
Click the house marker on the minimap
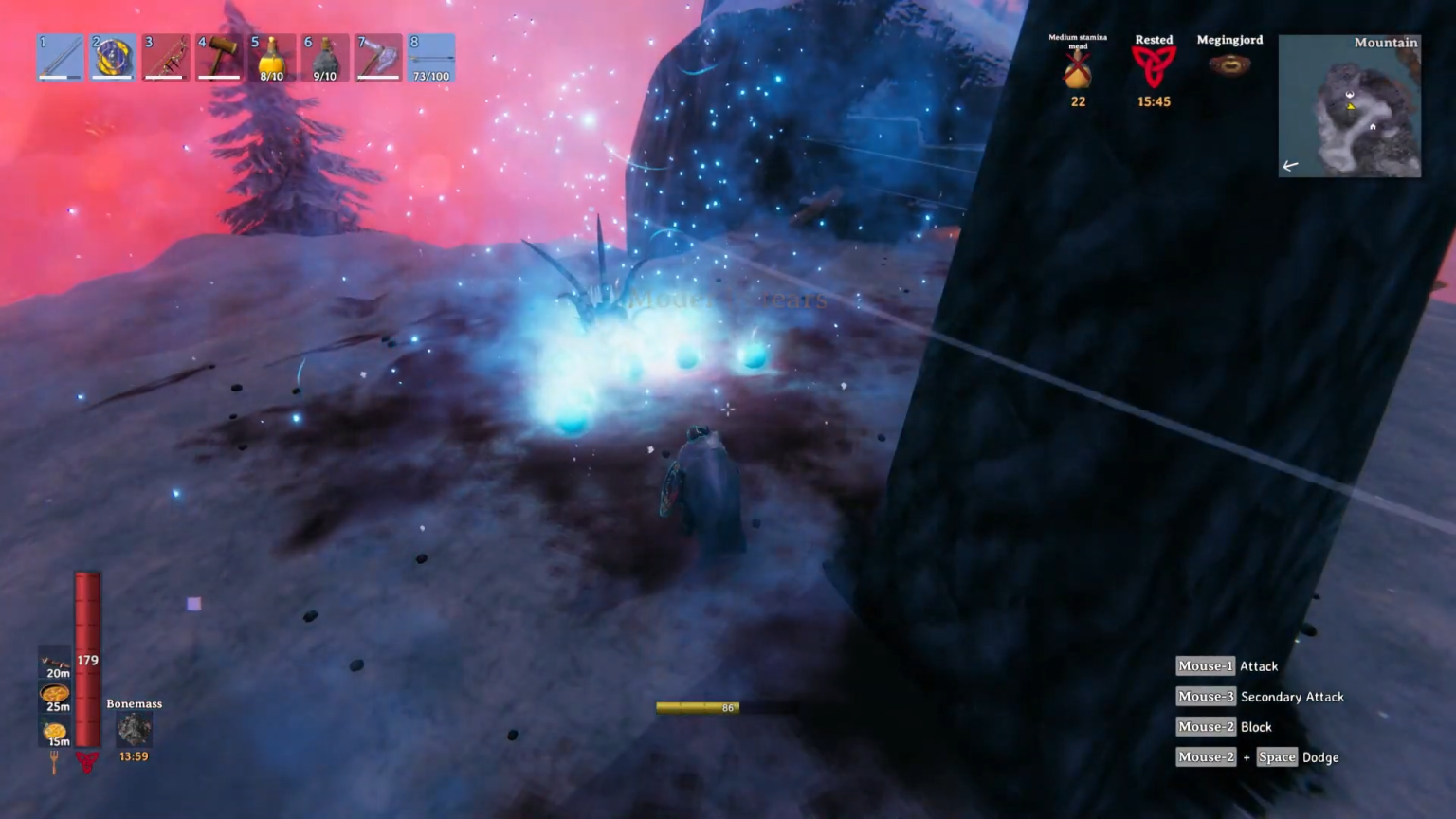pos(1374,126)
